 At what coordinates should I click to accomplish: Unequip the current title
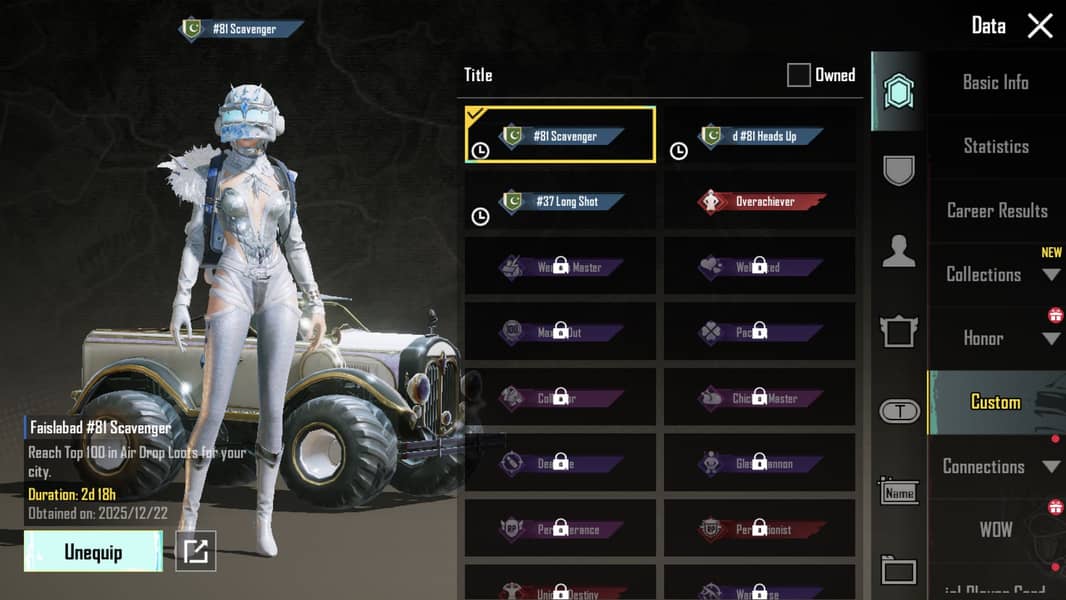tap(93, 551)
